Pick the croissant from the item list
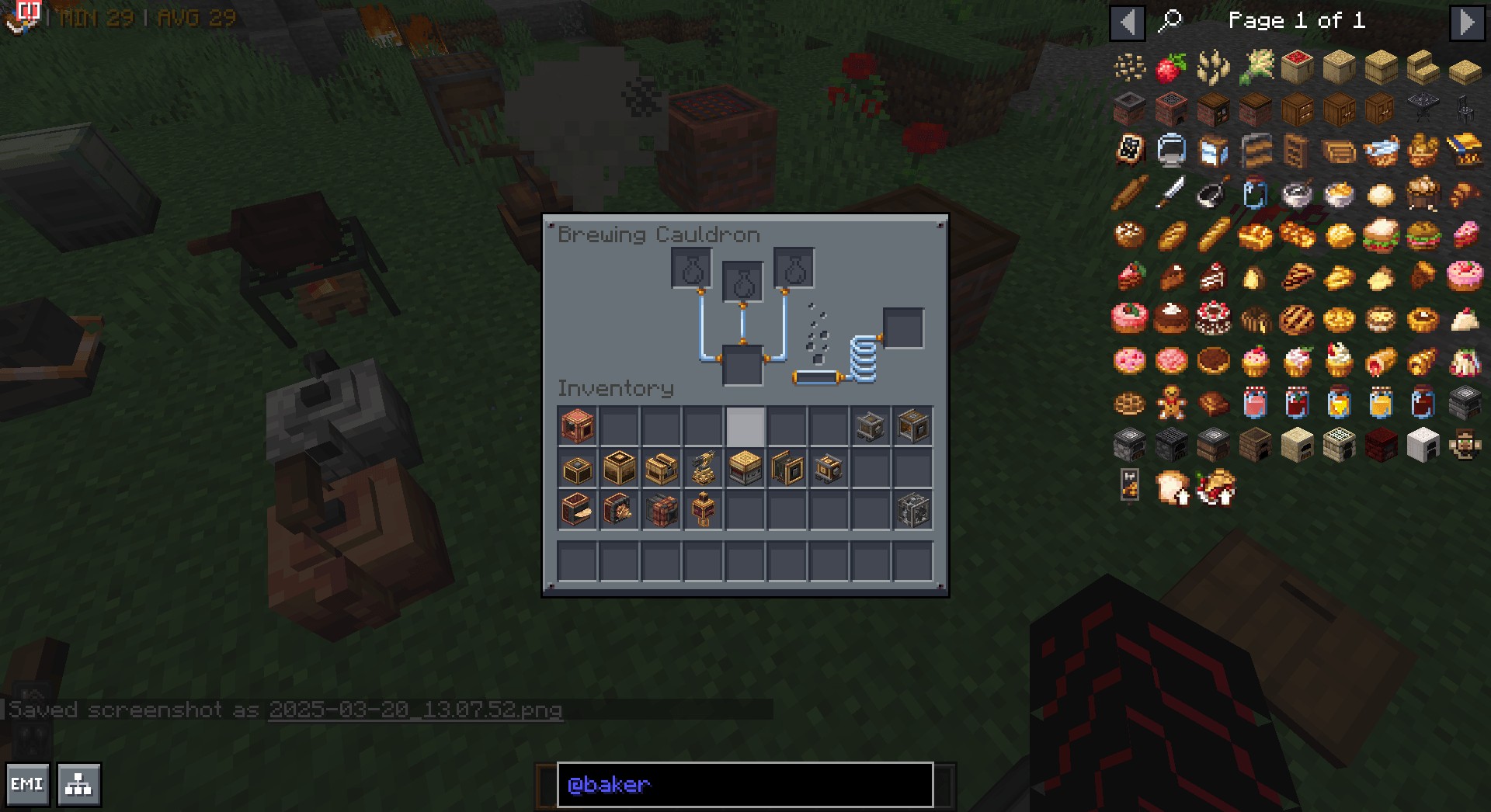The image size is (1491, 812). click(1464, 194)
